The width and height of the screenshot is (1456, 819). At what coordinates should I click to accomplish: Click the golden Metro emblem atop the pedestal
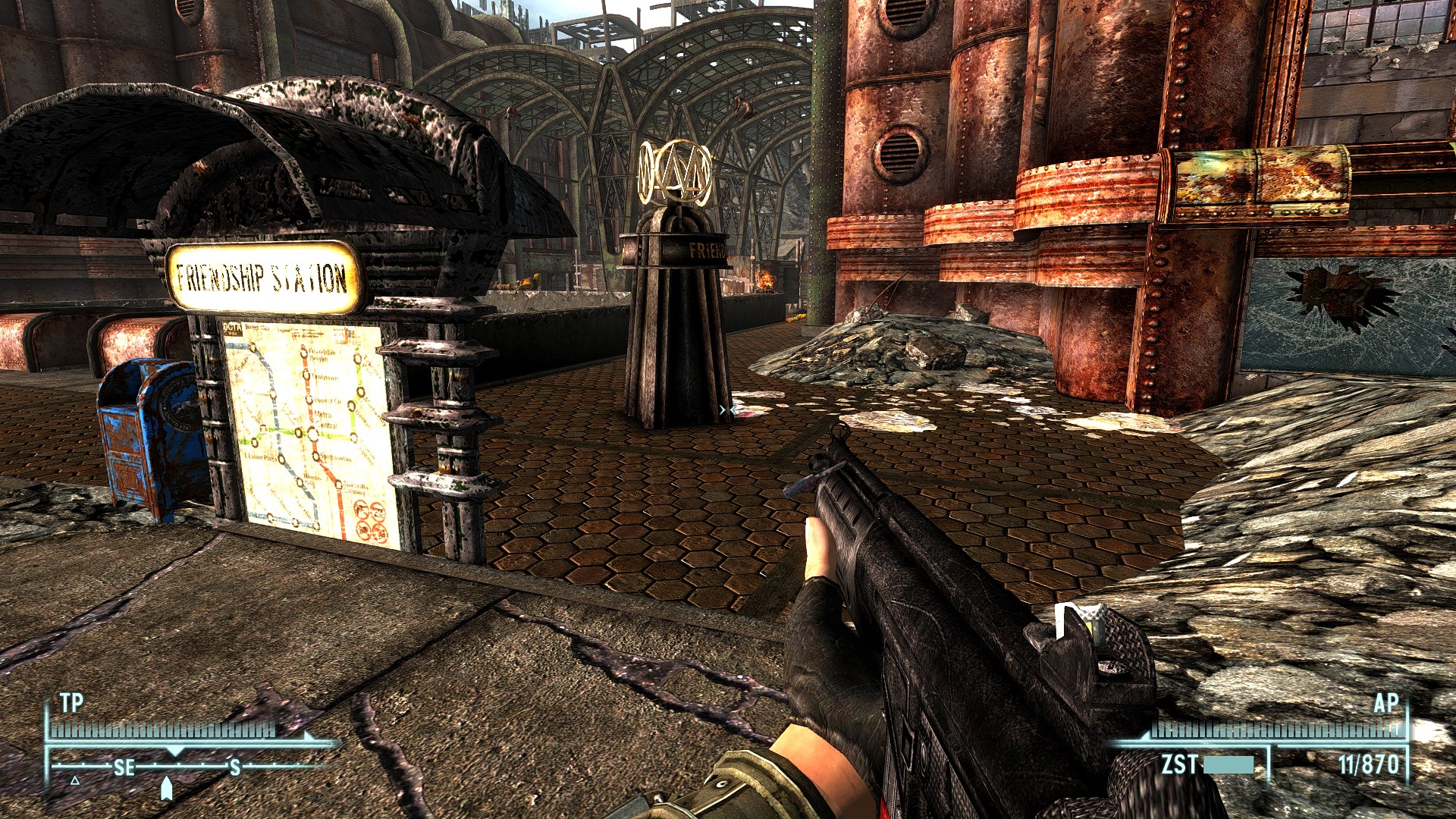[x=674, y=171]
